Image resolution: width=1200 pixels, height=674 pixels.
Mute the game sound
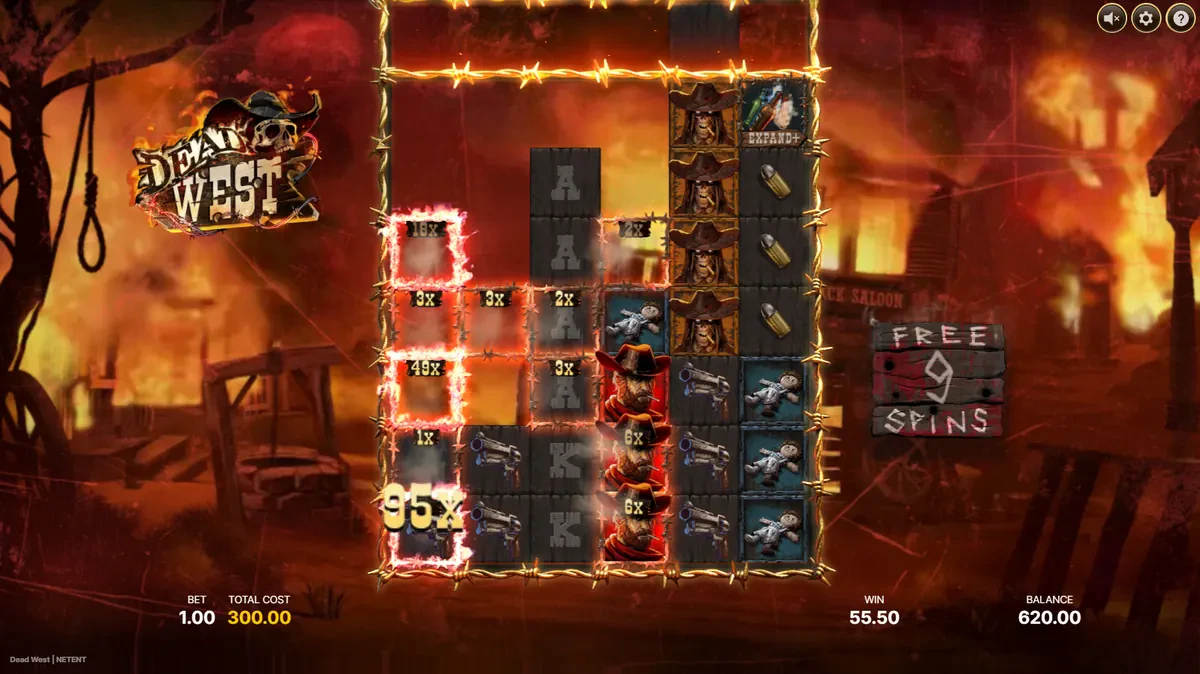[1111, 17]
